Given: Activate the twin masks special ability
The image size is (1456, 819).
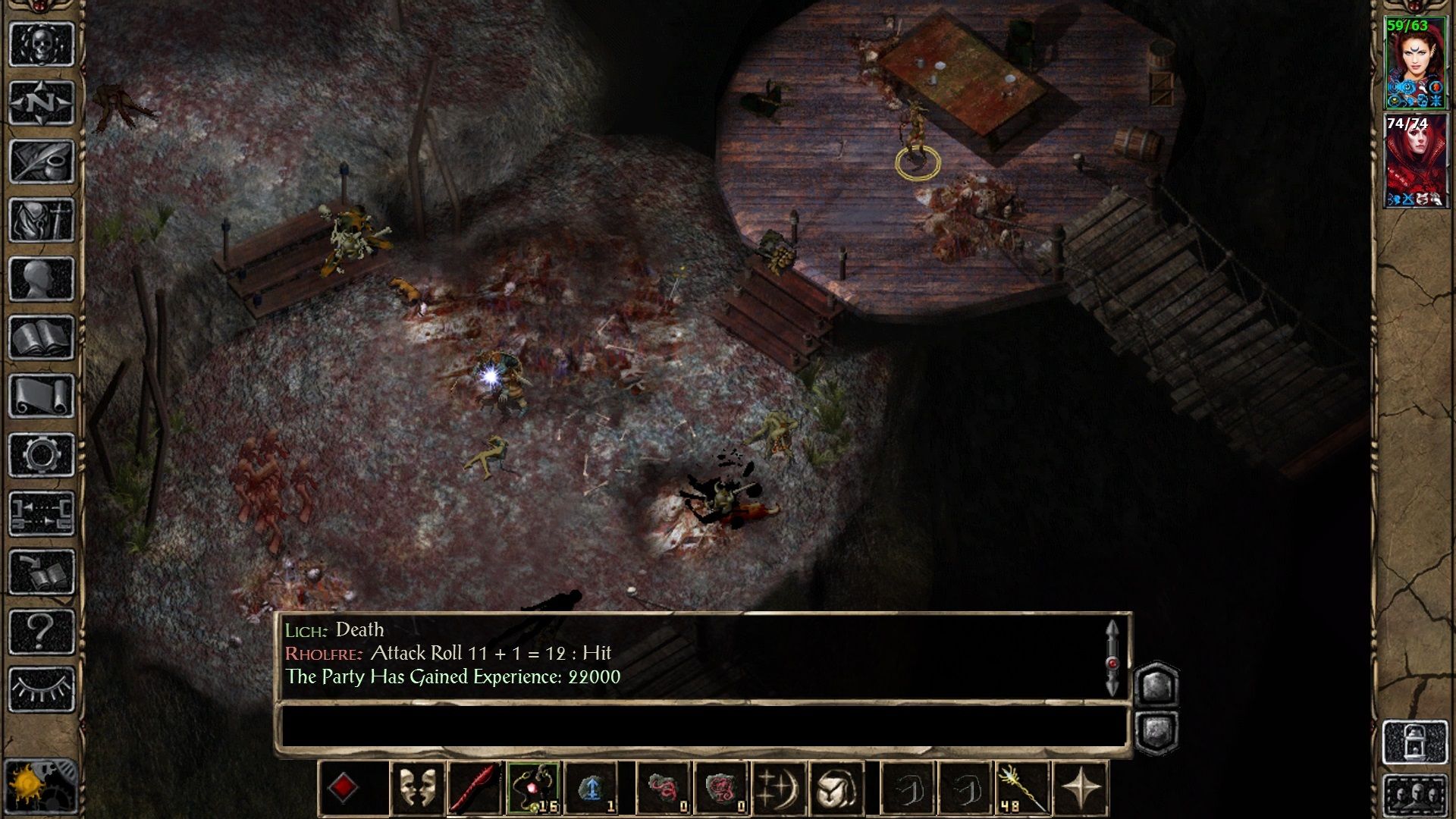Looking at the screenshot, I should (x=419, y=789).
